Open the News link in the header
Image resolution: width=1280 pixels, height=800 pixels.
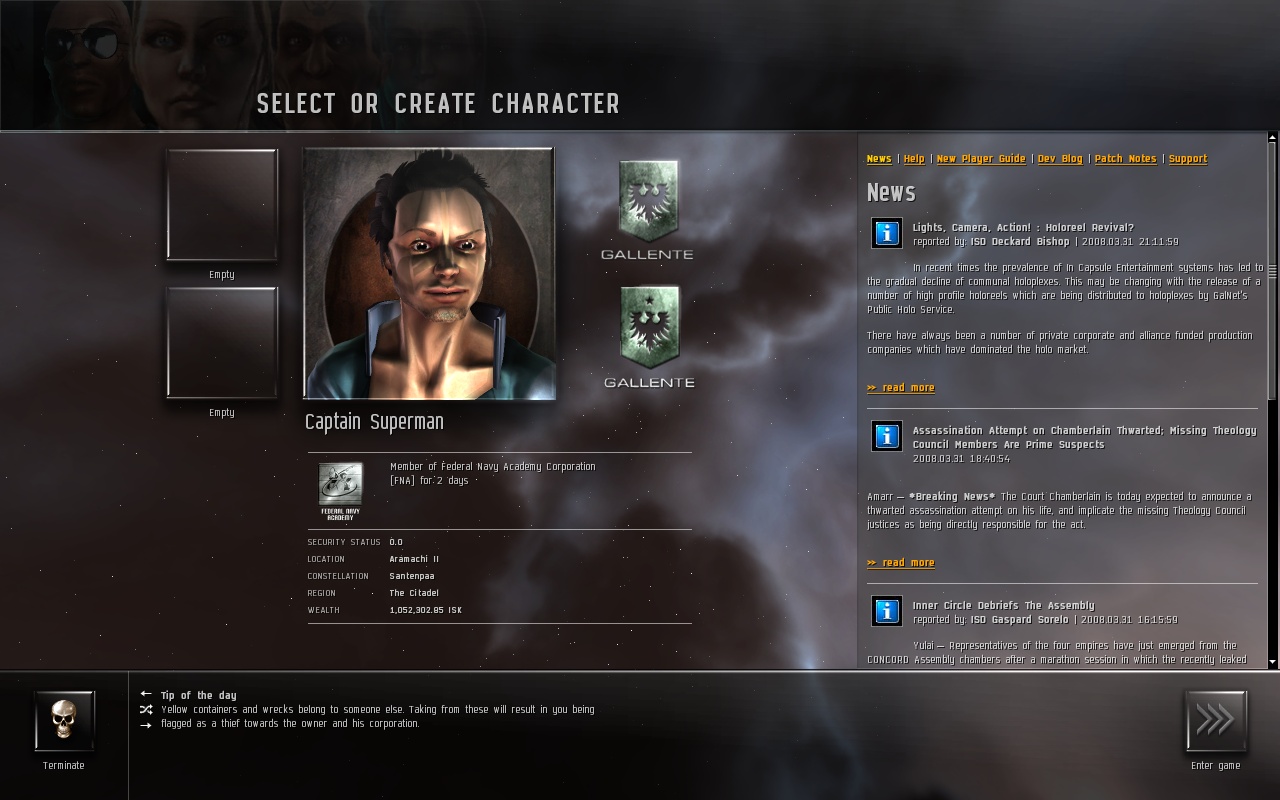tap(879, 159)
